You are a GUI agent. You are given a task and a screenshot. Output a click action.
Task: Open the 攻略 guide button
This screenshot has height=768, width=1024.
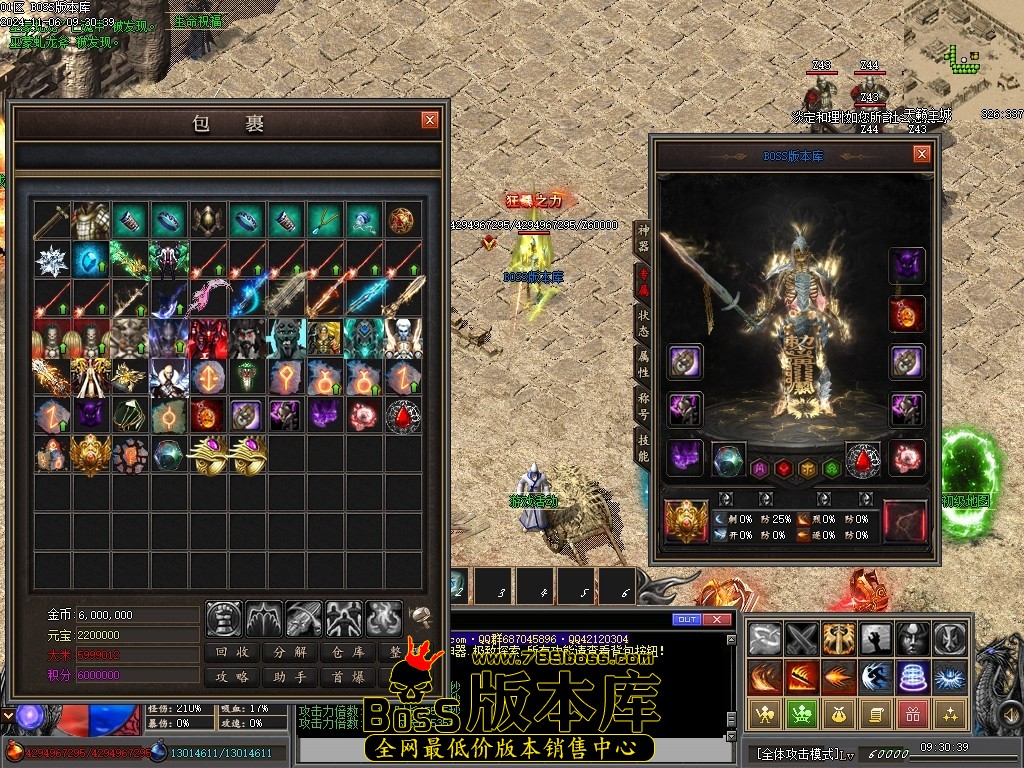click(233, 677)
